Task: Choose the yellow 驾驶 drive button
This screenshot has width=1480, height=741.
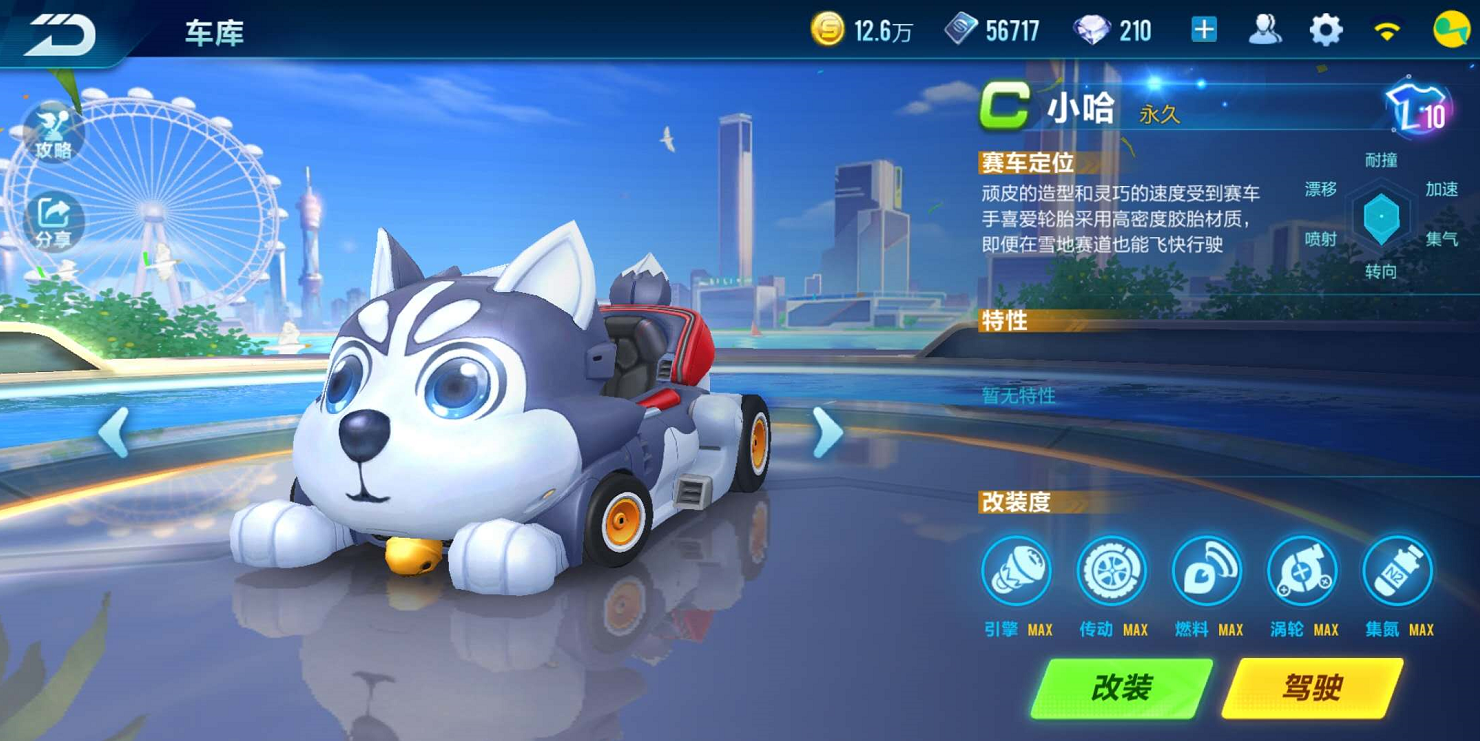Action: pos(1311,688)
